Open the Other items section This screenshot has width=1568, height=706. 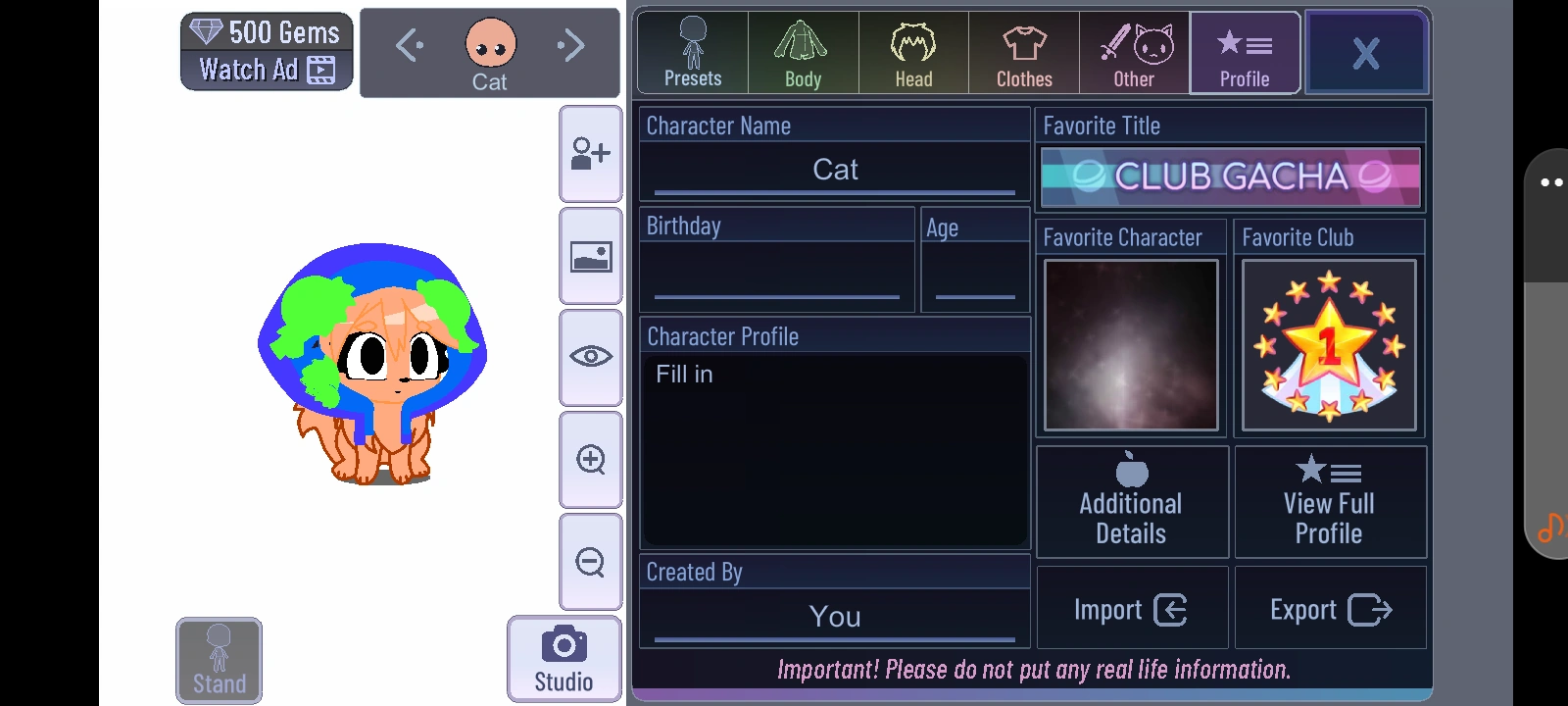[1134, 51]
